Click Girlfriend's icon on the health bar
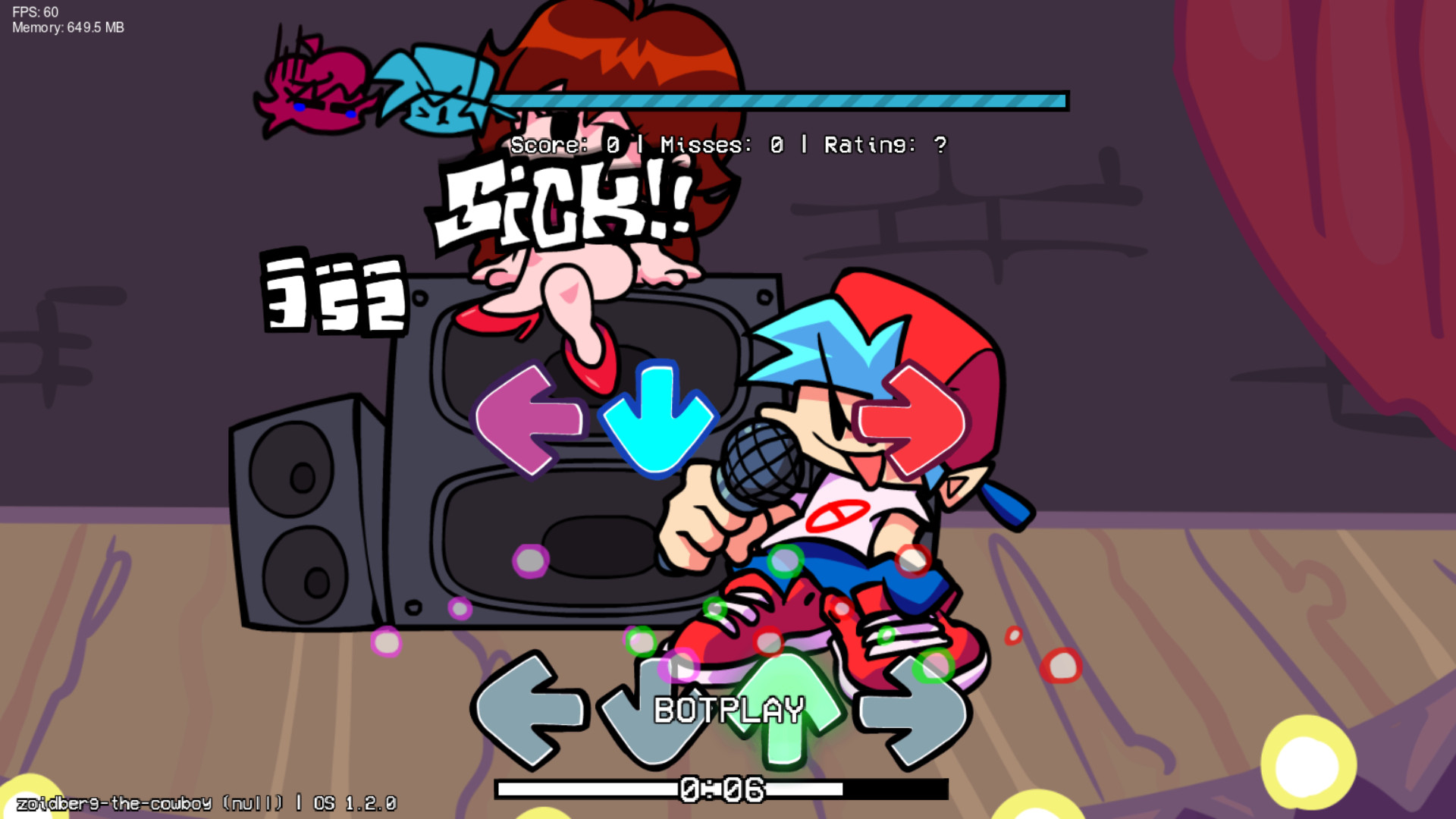This screenshot has width=1456, height=819. coord(318,87)
